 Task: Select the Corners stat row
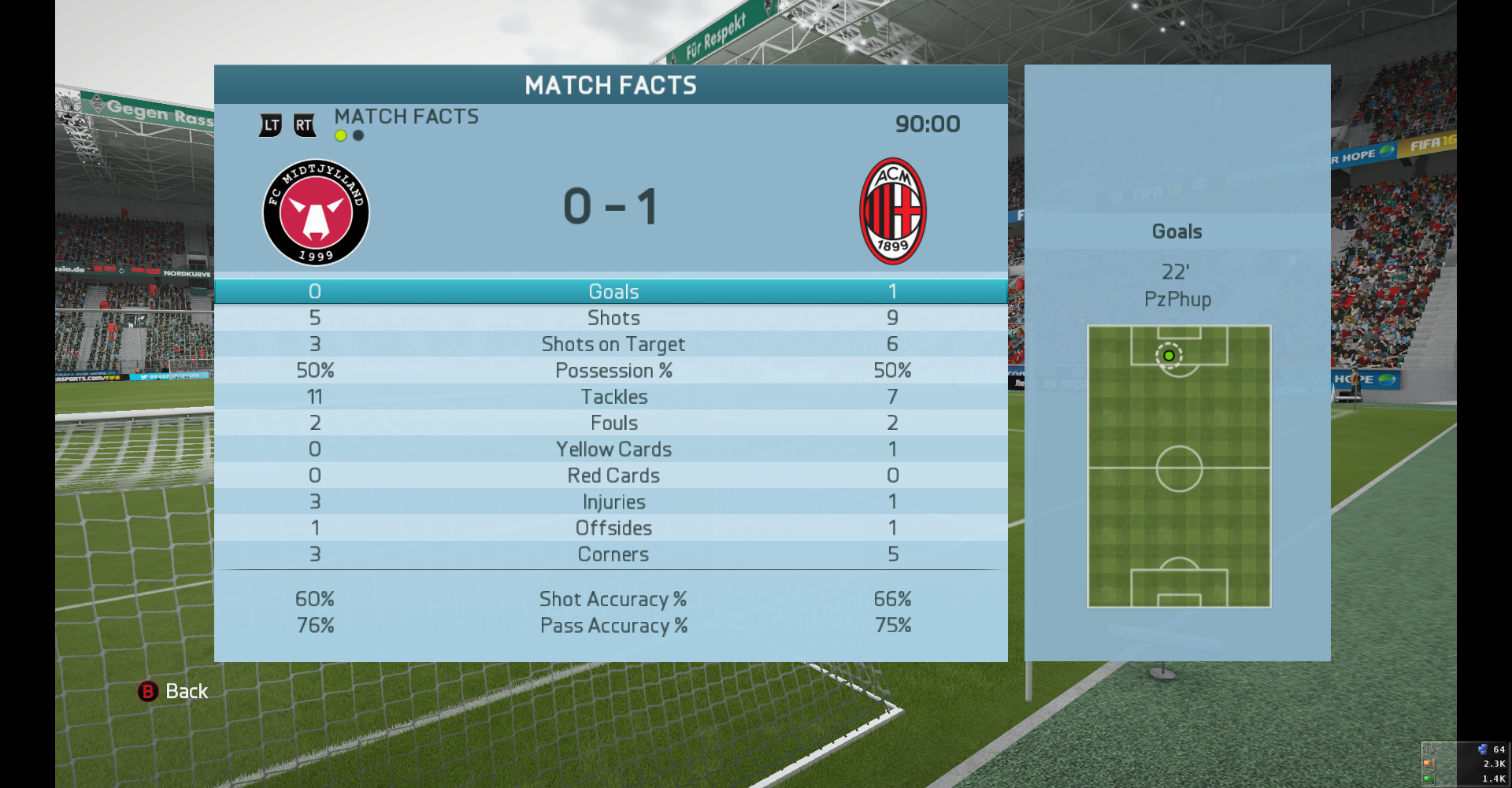click(x=611, y=554)
